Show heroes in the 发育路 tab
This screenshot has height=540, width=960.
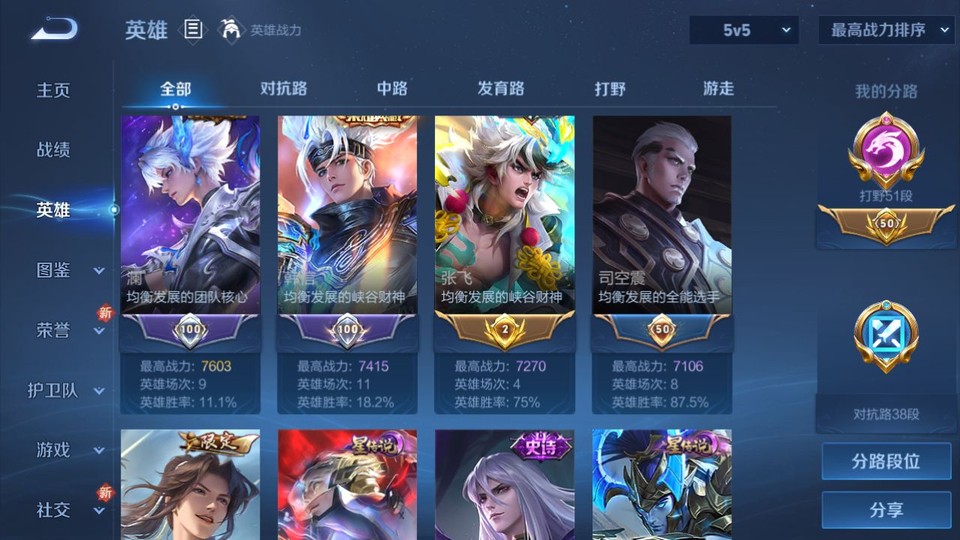500,89
